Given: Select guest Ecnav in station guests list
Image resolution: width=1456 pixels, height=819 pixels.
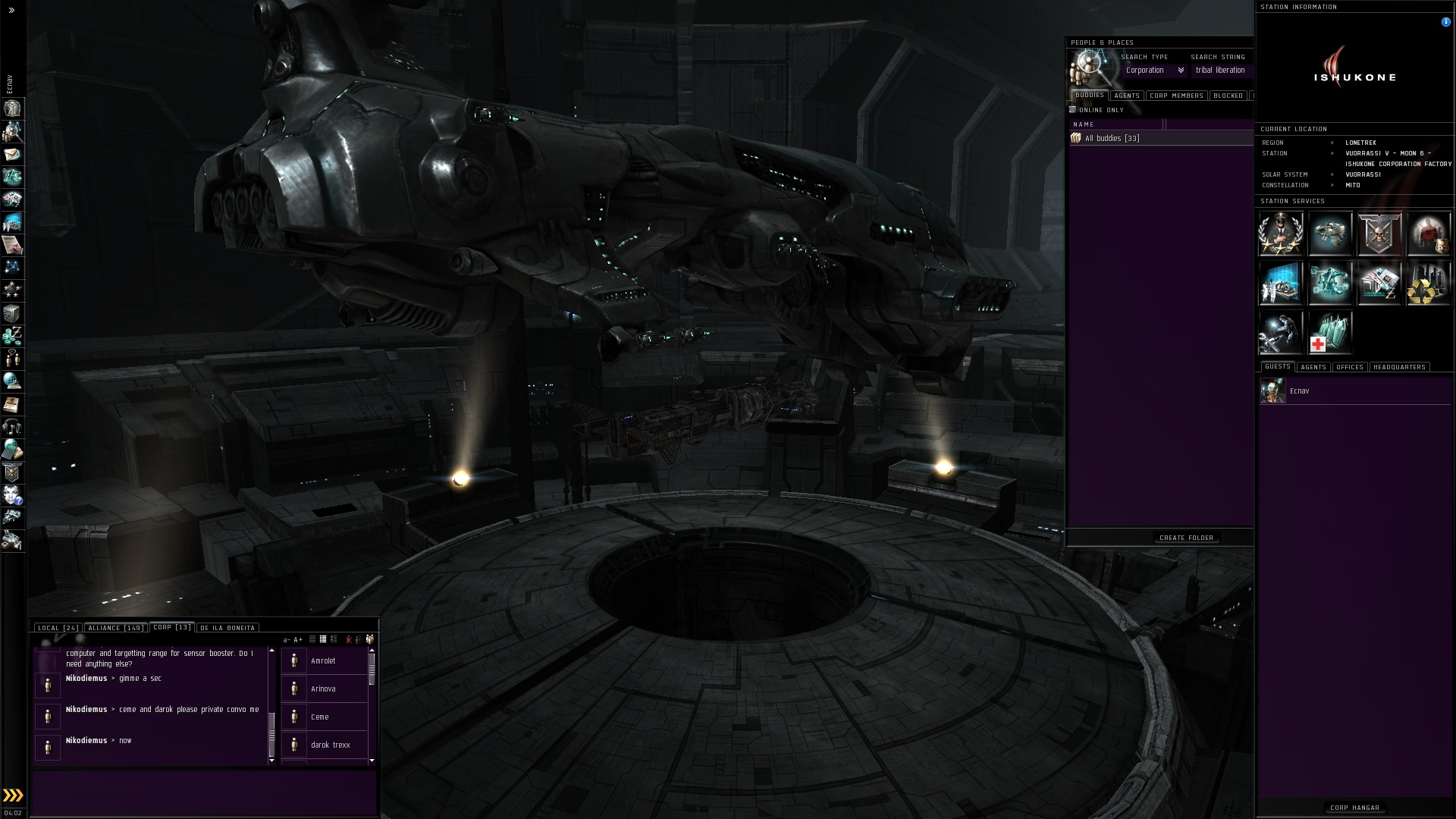Looking at the screenshot, I should [1299, 391].
